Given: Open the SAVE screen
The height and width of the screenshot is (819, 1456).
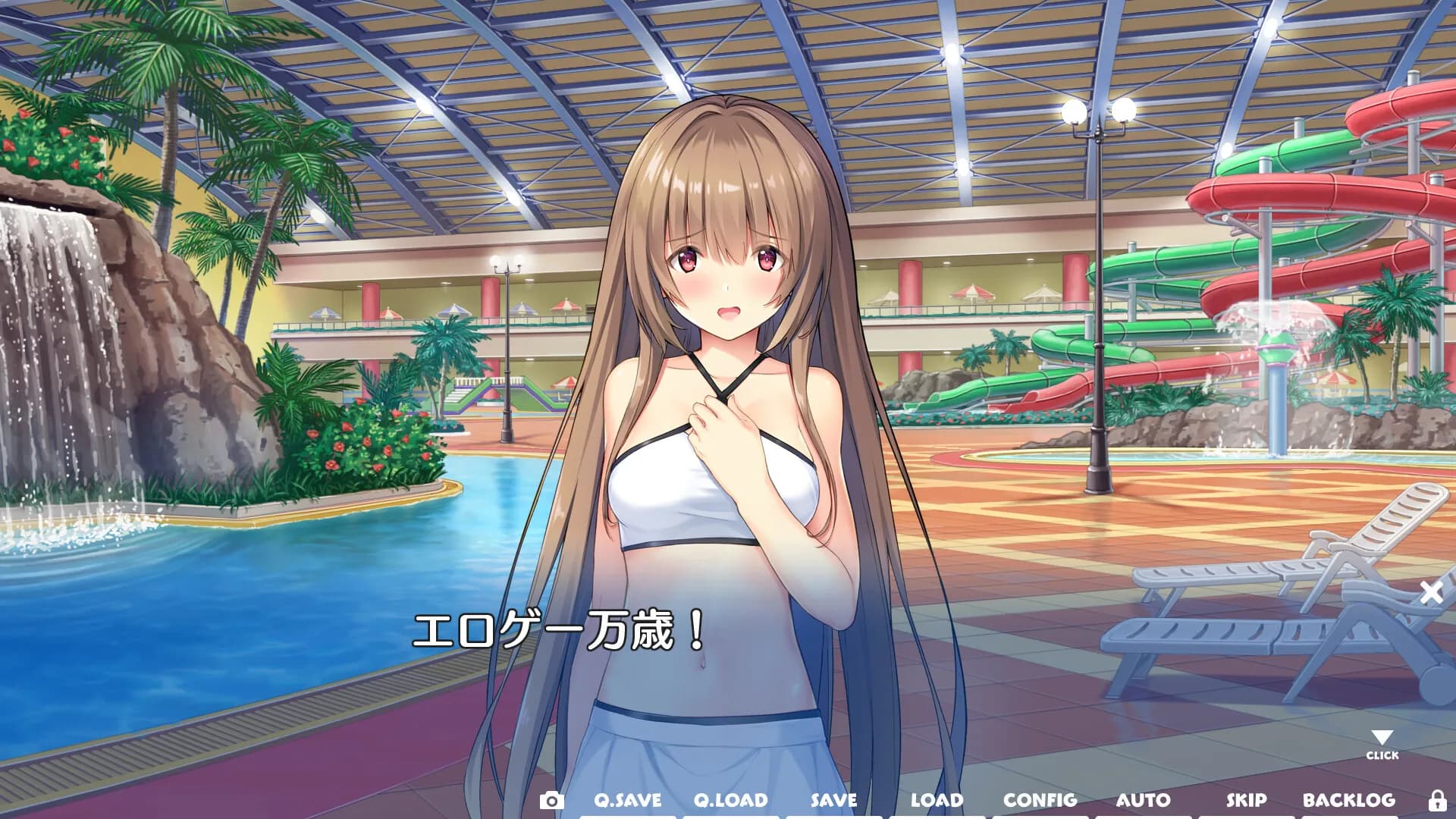Looking at the screenshot, I should tap(834, 799).
